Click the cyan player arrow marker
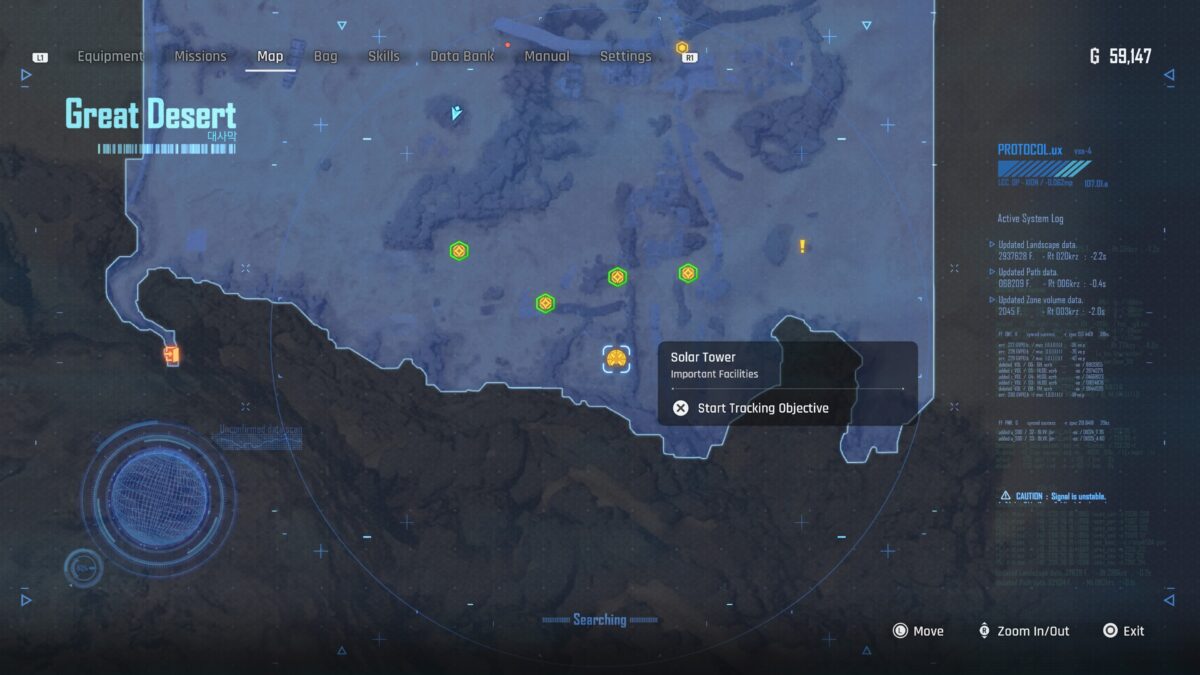This screenshot has width=1200, height=675. tap(456, 113)
